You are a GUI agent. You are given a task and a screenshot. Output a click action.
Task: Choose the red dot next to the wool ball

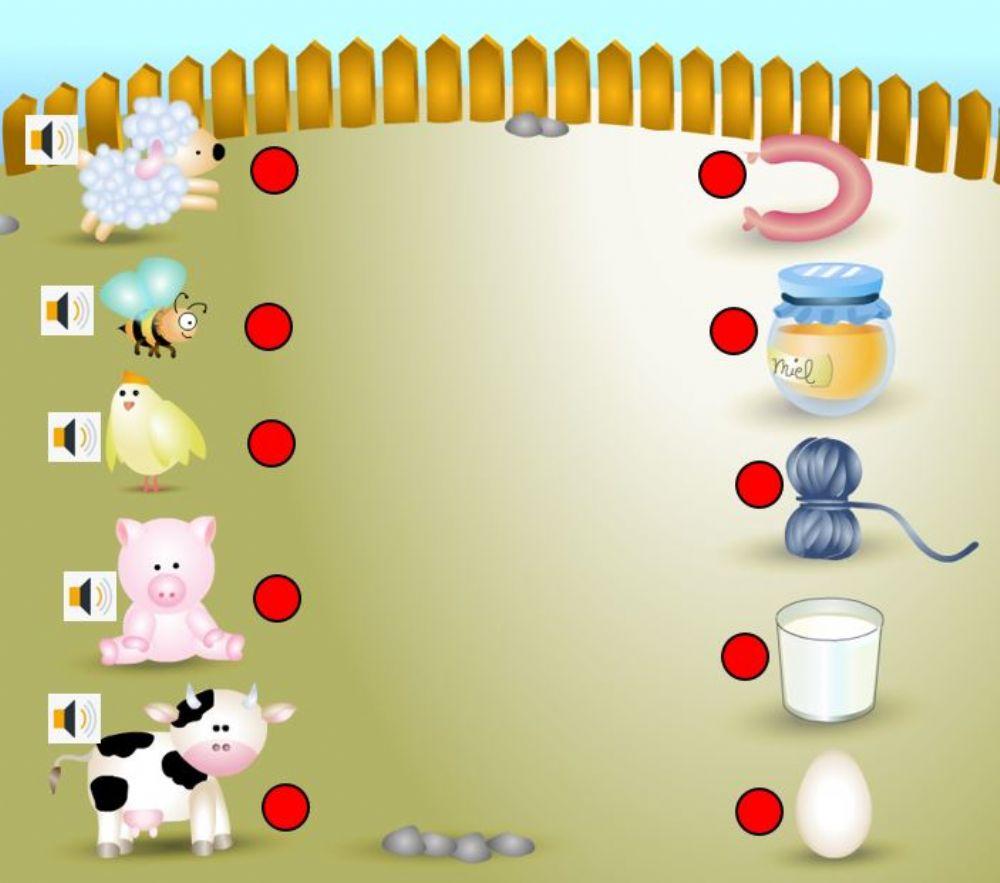[759, 484]
